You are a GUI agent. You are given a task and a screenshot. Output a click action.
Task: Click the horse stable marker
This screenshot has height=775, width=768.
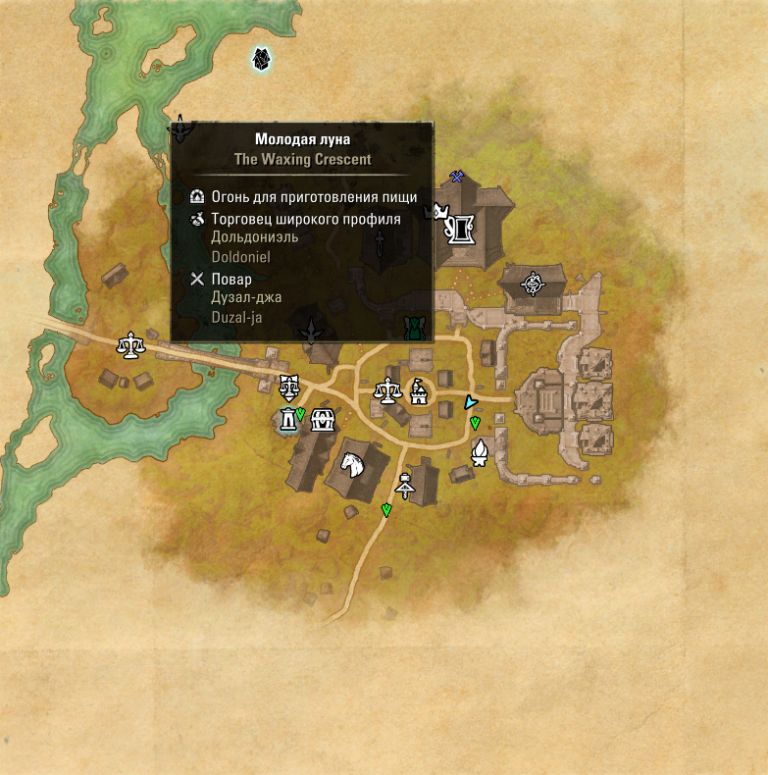(x=352, y=464)
